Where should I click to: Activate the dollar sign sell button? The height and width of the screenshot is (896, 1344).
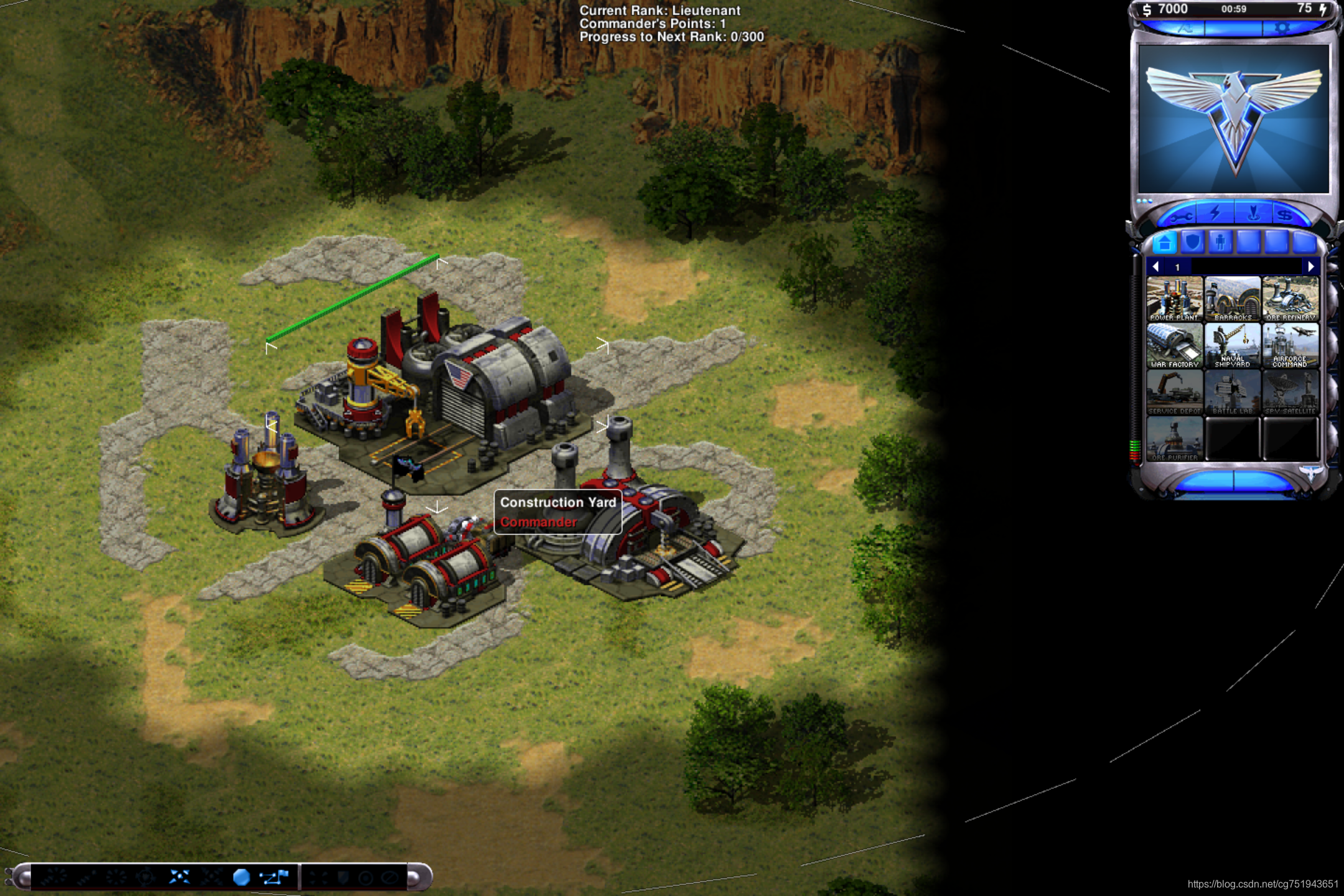tap(1284, 216)
